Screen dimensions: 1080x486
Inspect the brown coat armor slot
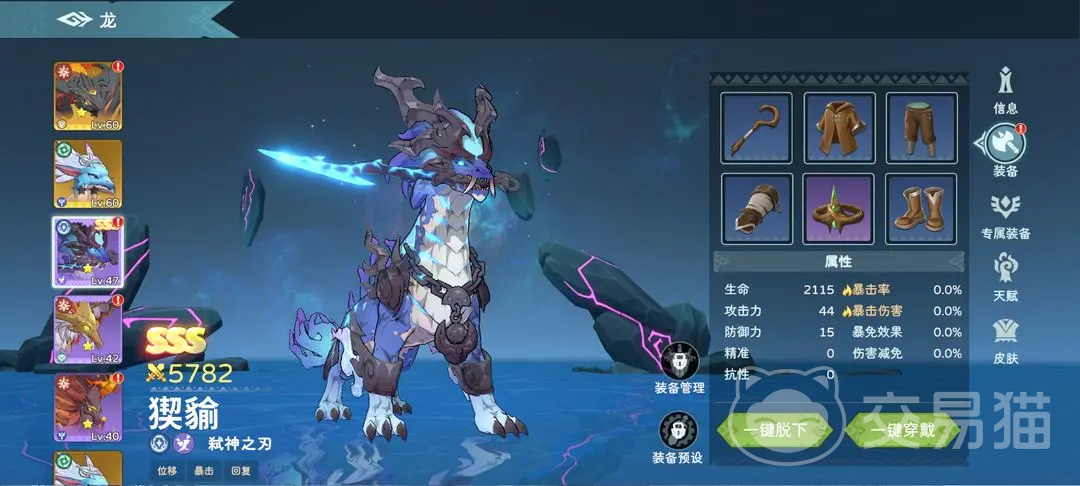(x=839, y=128)
